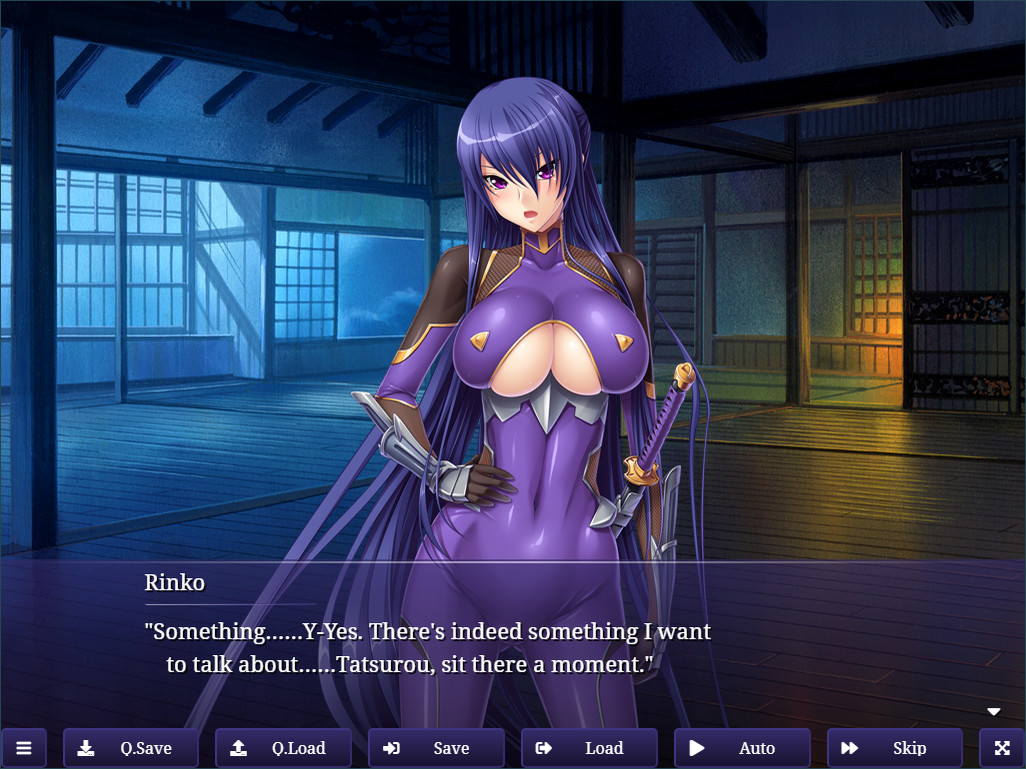Open the Load game screen
Screen dimensions: 1026x769
(x=589, y=748)
